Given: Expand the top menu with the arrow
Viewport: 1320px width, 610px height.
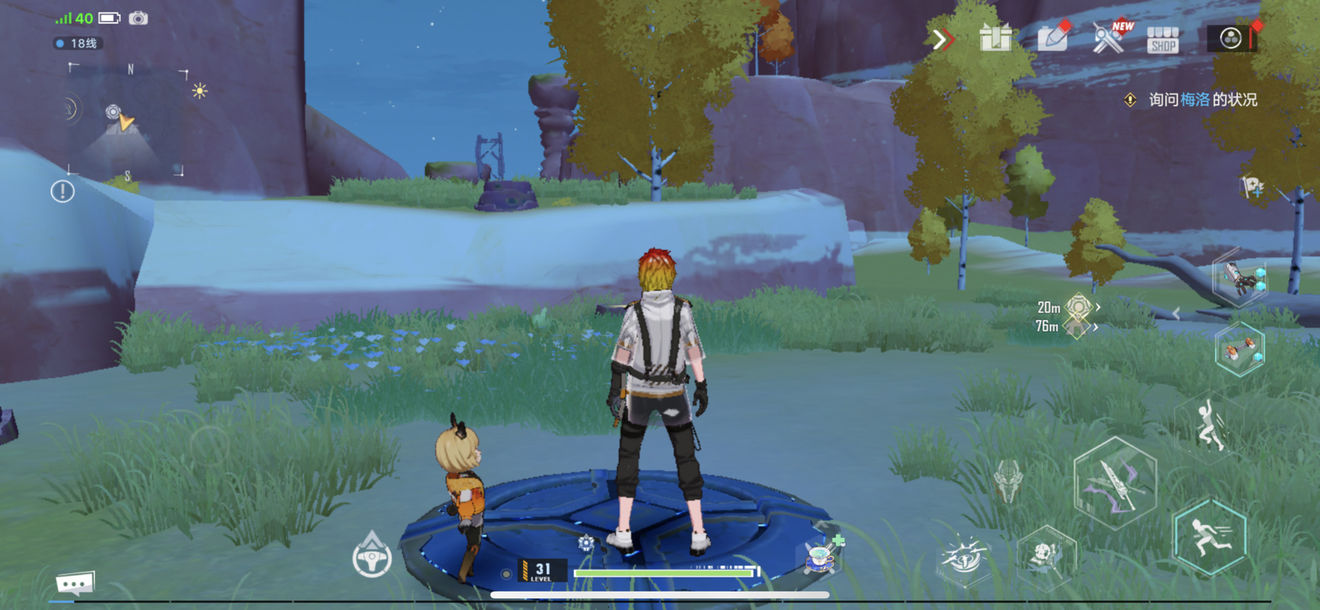Looking at the screenshot, I should (940, 39).
